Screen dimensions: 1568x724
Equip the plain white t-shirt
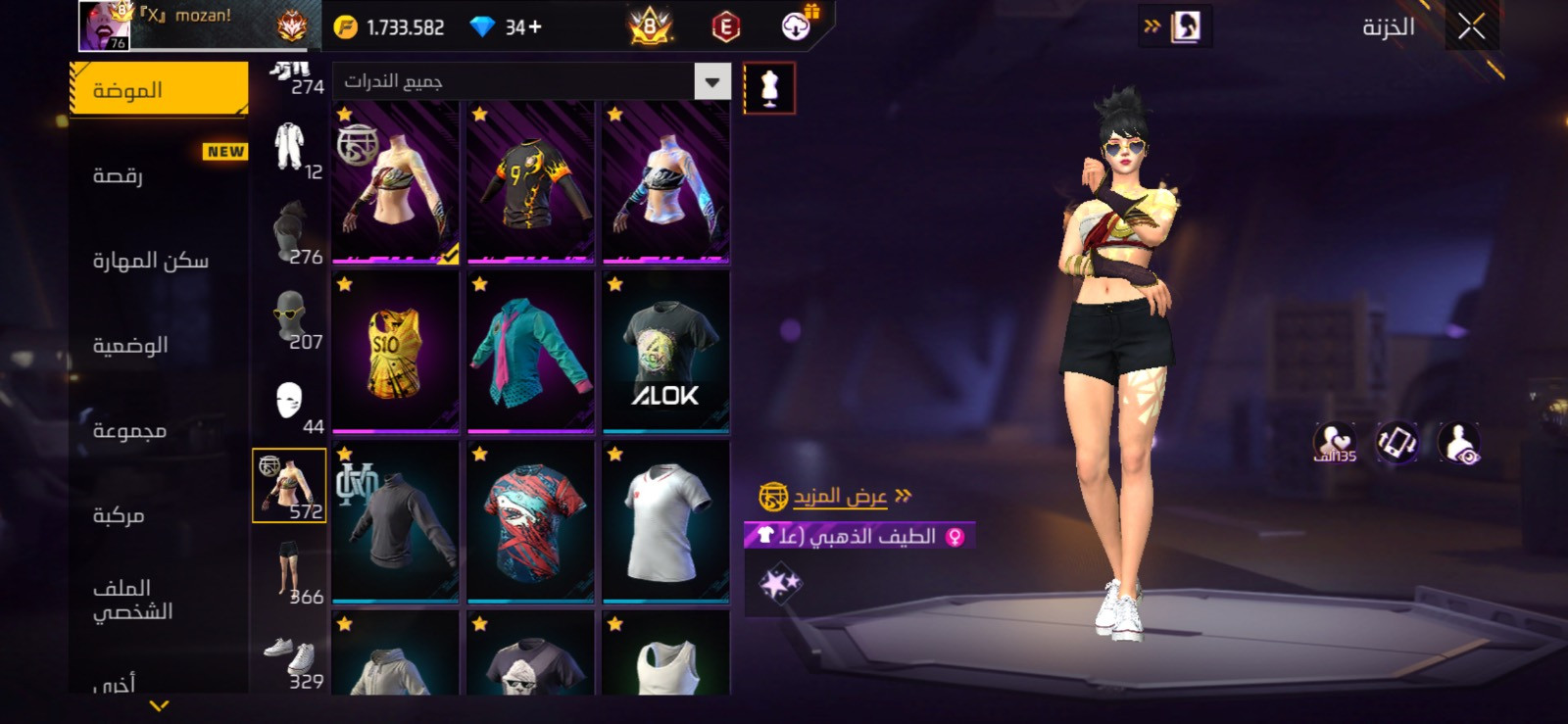click(x=665, y=522)
